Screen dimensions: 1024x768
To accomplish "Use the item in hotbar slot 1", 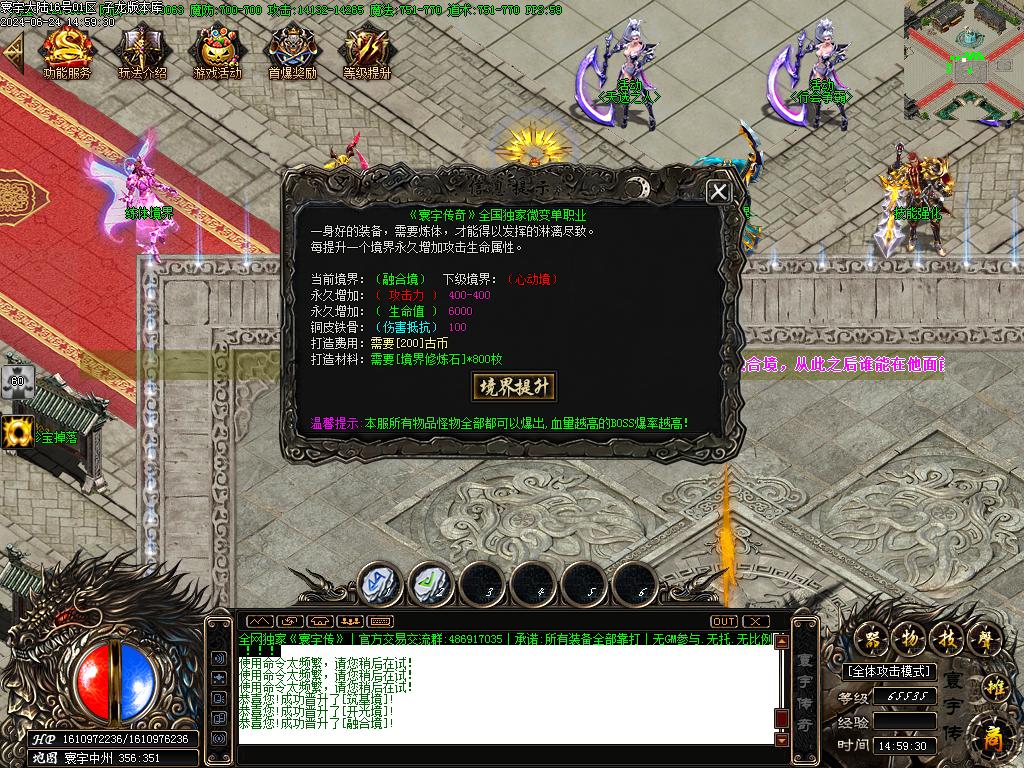I will tap(381, 582).
